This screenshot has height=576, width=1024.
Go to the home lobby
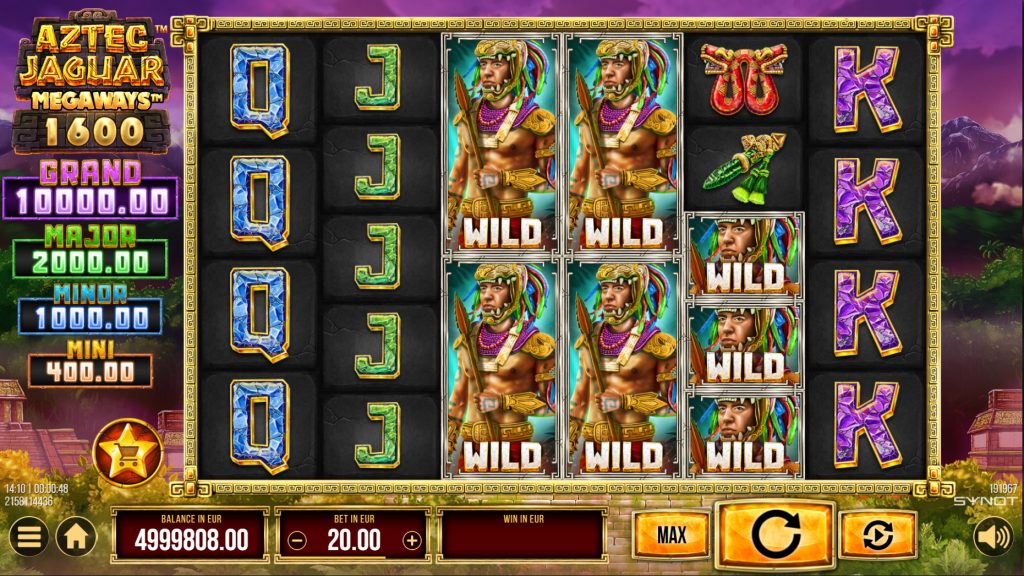click(x=75, y=537)
